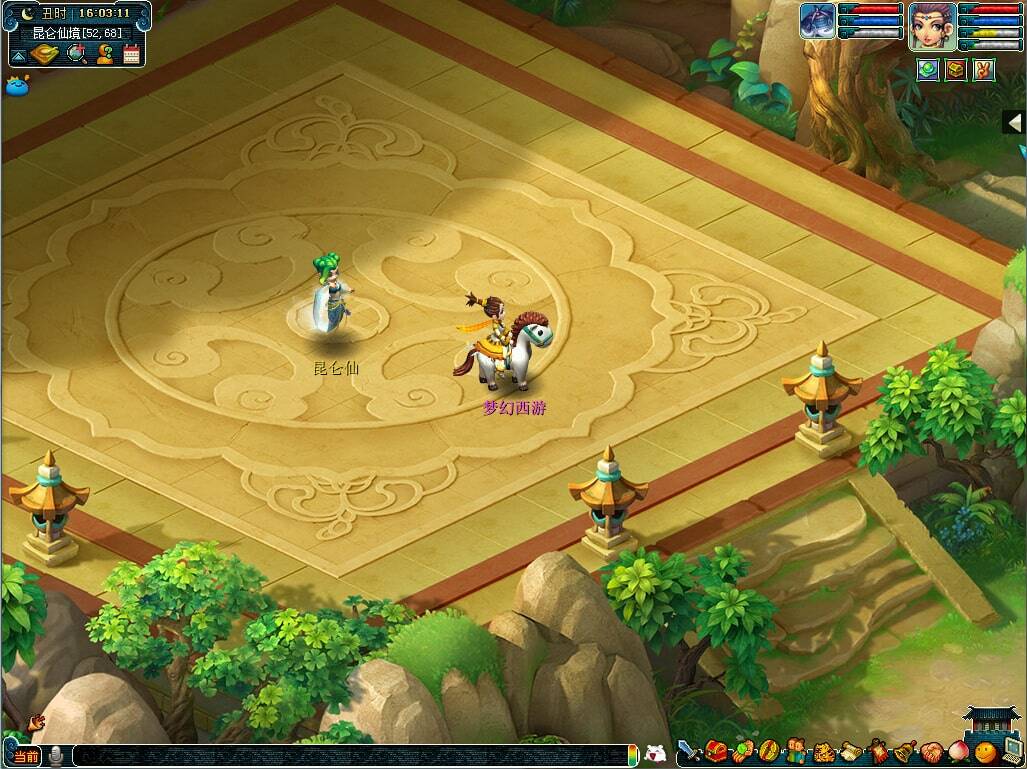Open the player character portrait
This screenshot has width=1027, height=769.
pos(931,25)
